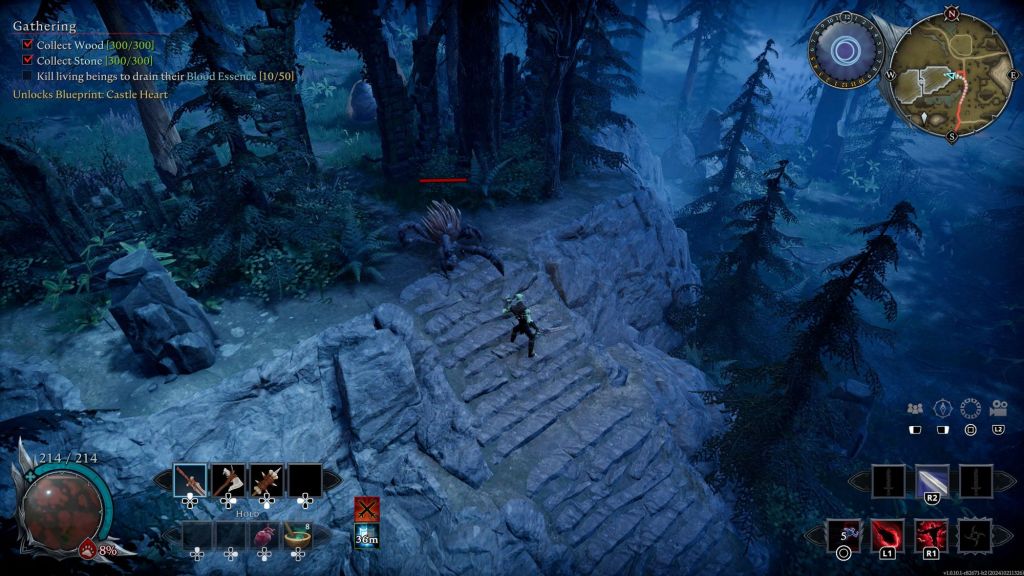Click the blue 36m buff icon

pyautogui.click(x=367, y=538)
